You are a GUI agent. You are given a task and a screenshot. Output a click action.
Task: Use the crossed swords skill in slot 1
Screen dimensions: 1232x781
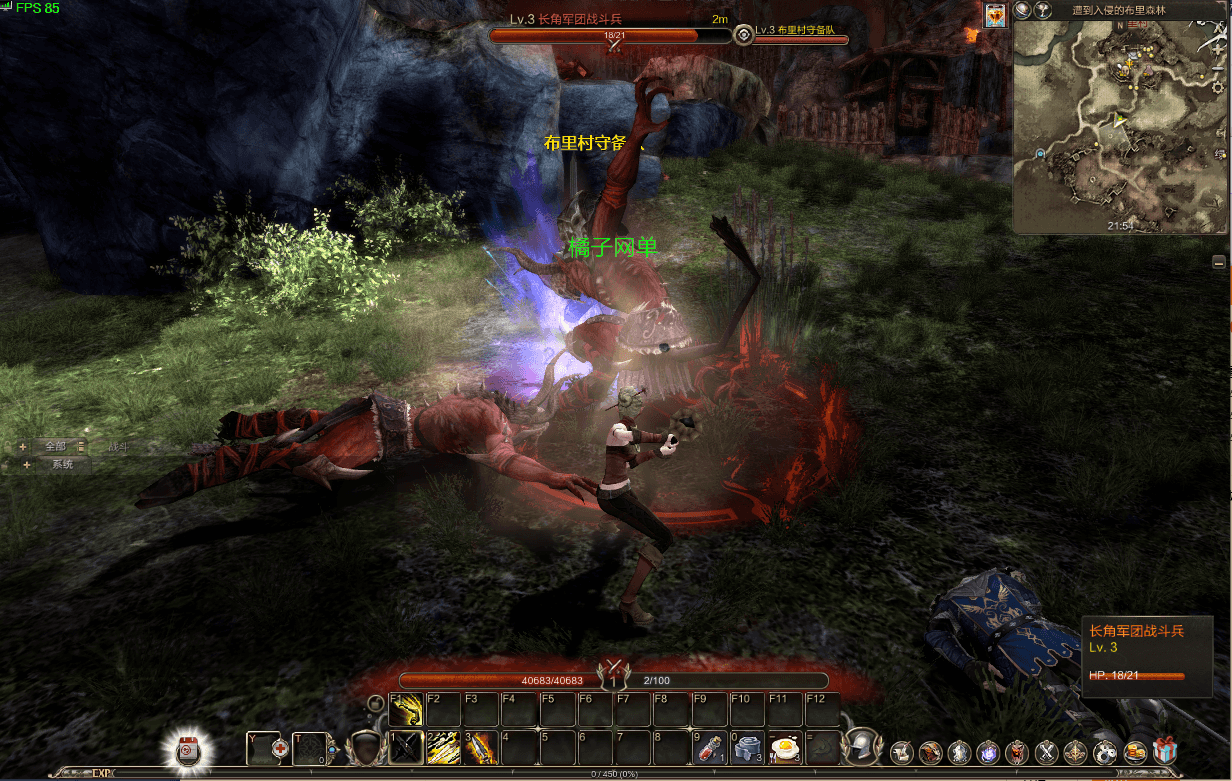405,747
